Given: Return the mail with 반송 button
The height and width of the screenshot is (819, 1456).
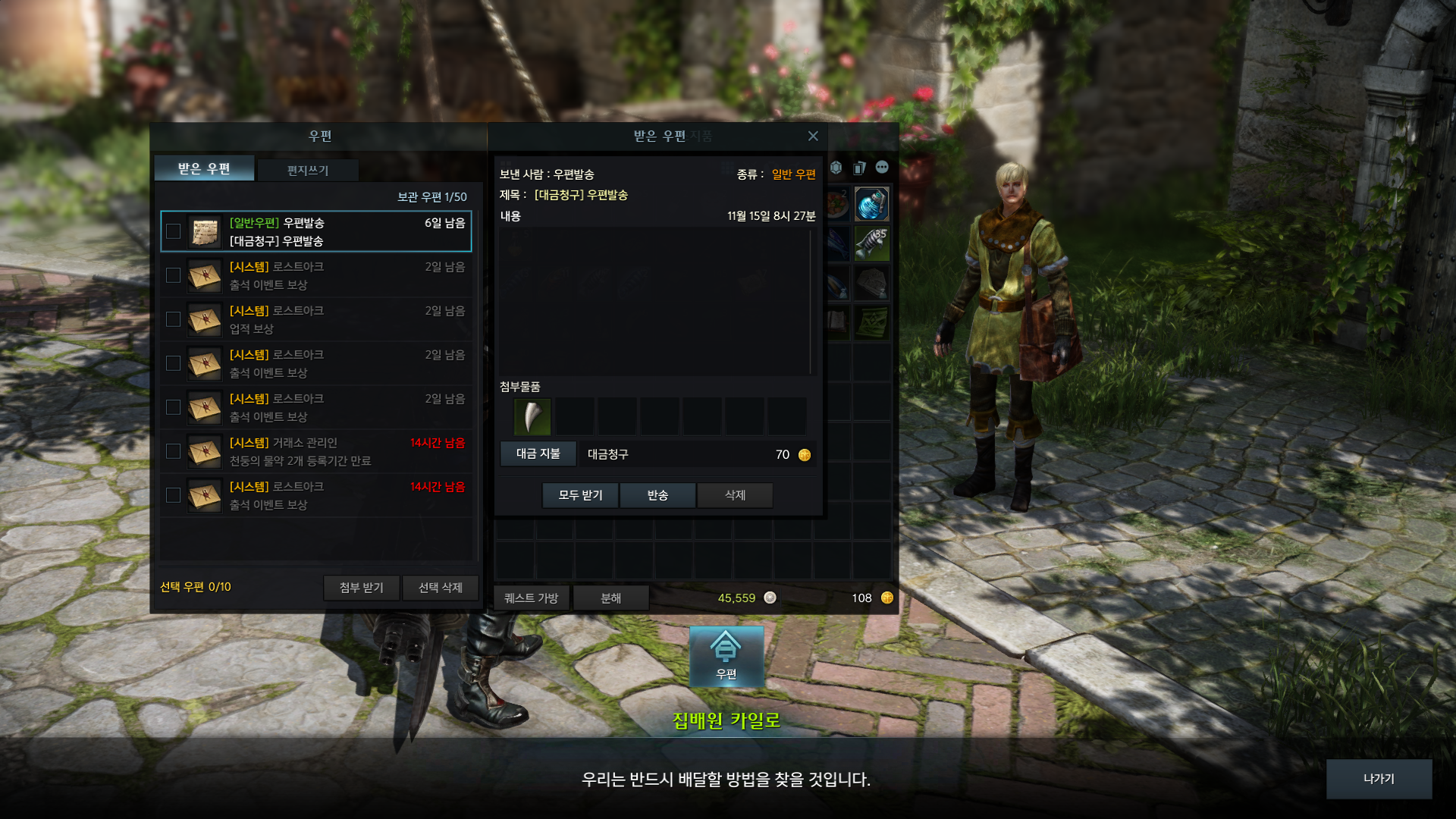Looking at the screenshot, I should point(657,495).
